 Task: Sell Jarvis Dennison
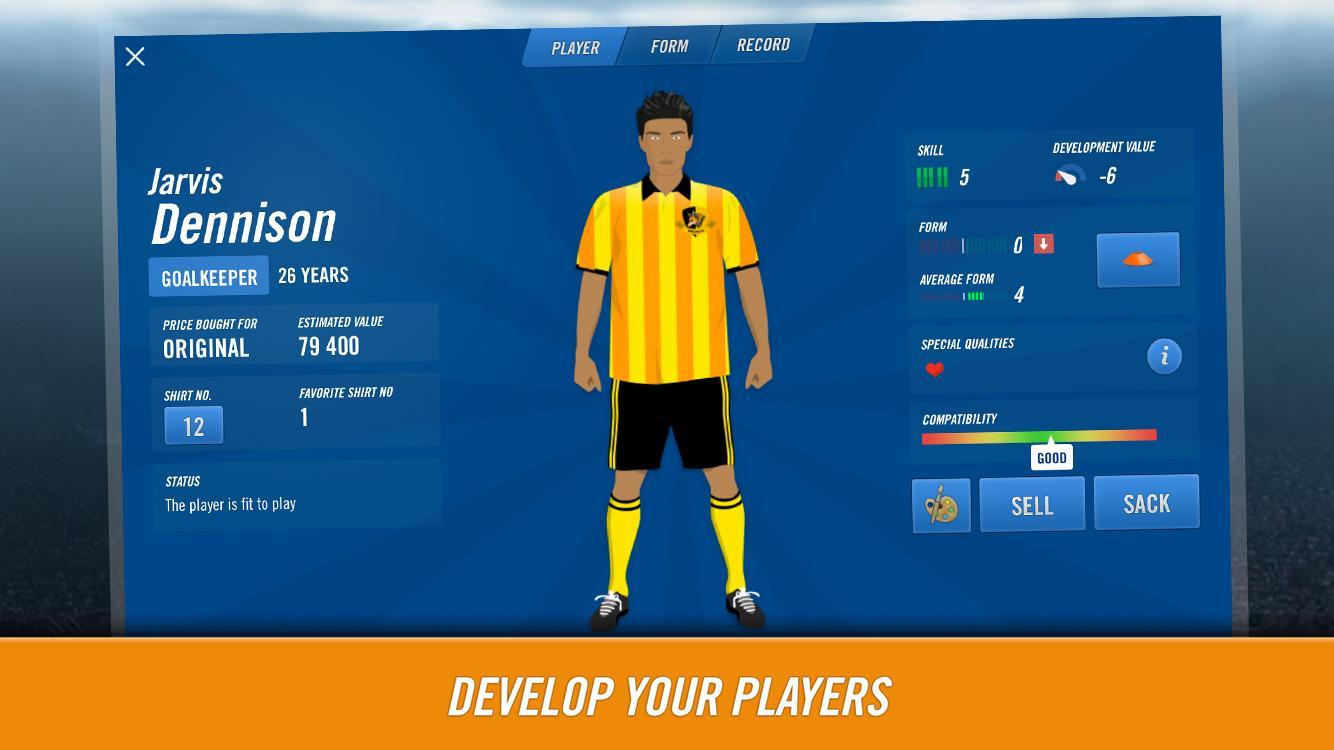point(1032,504)
